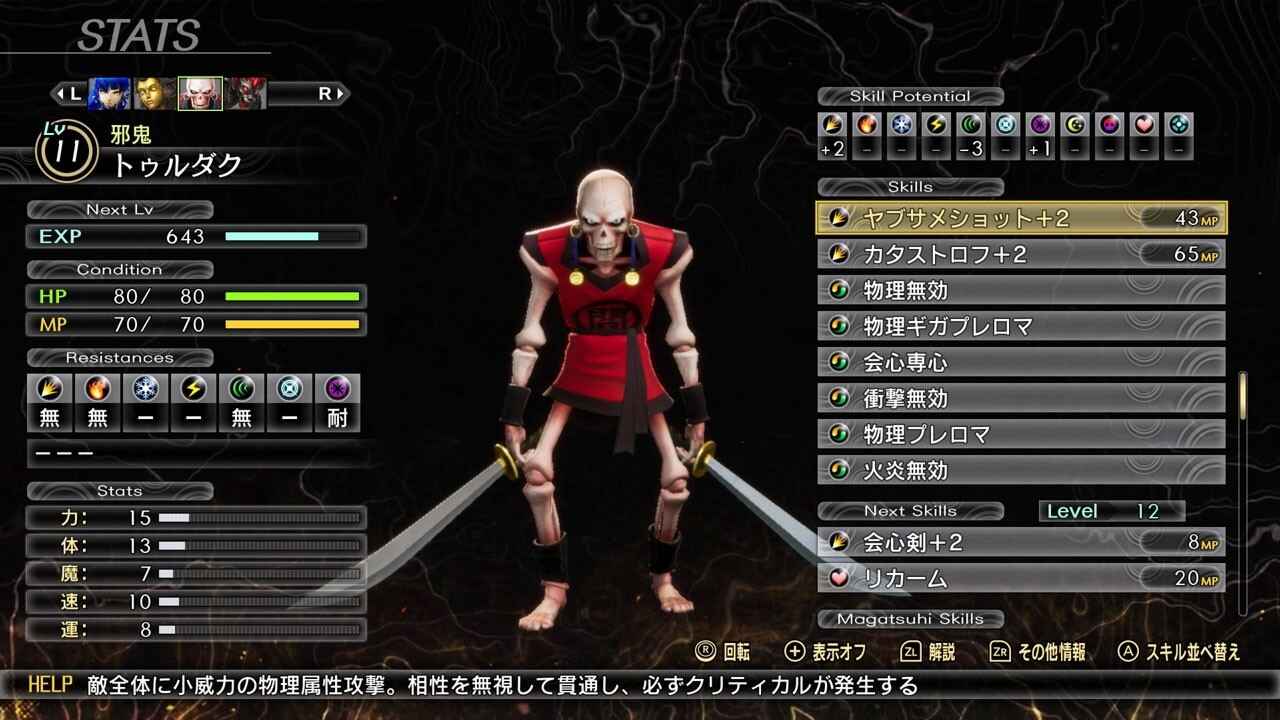Select the 衝撃無効 skill row
1280x720 pixels.
[1021, 398]
